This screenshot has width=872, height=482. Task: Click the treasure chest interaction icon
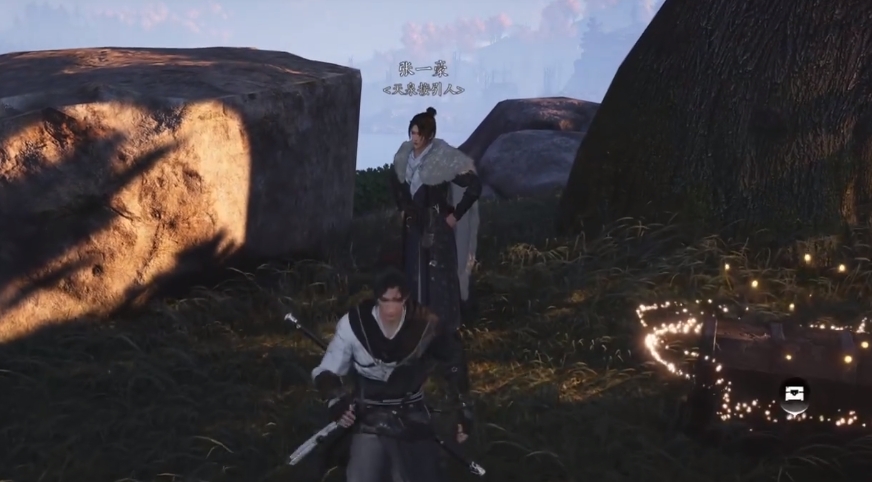click(795, 395)
